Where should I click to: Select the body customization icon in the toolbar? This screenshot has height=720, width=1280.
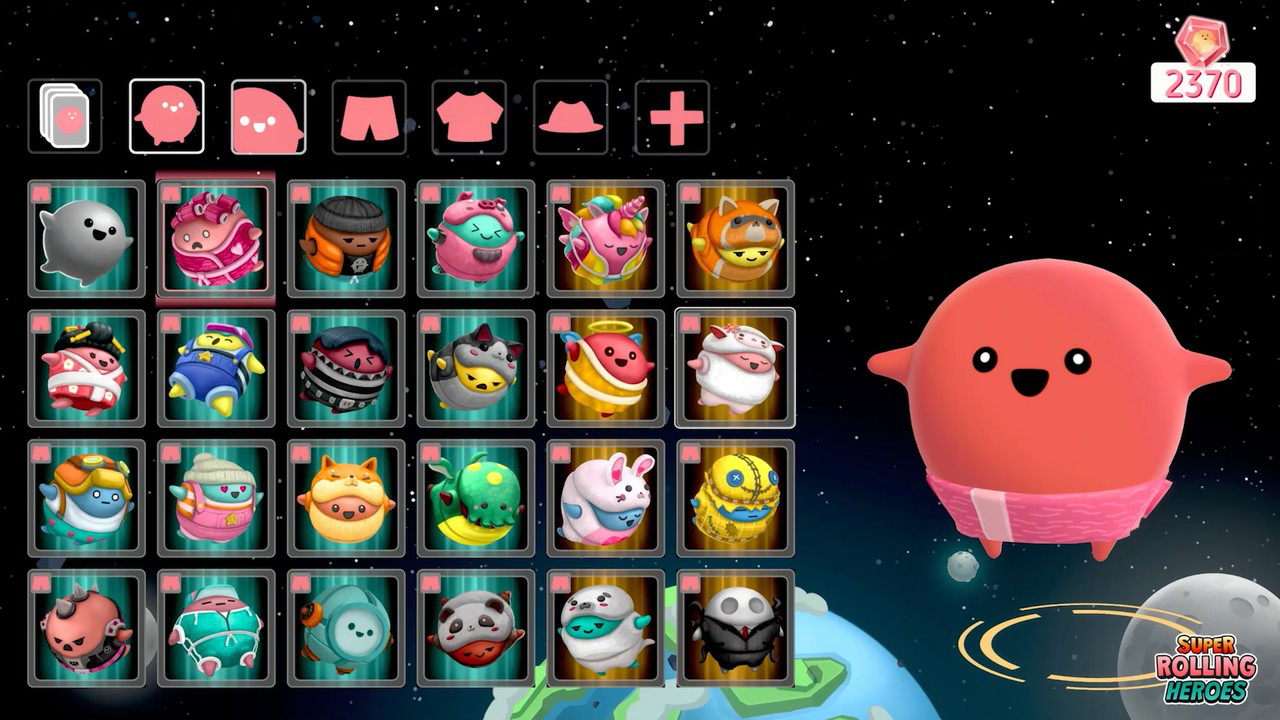165,117
